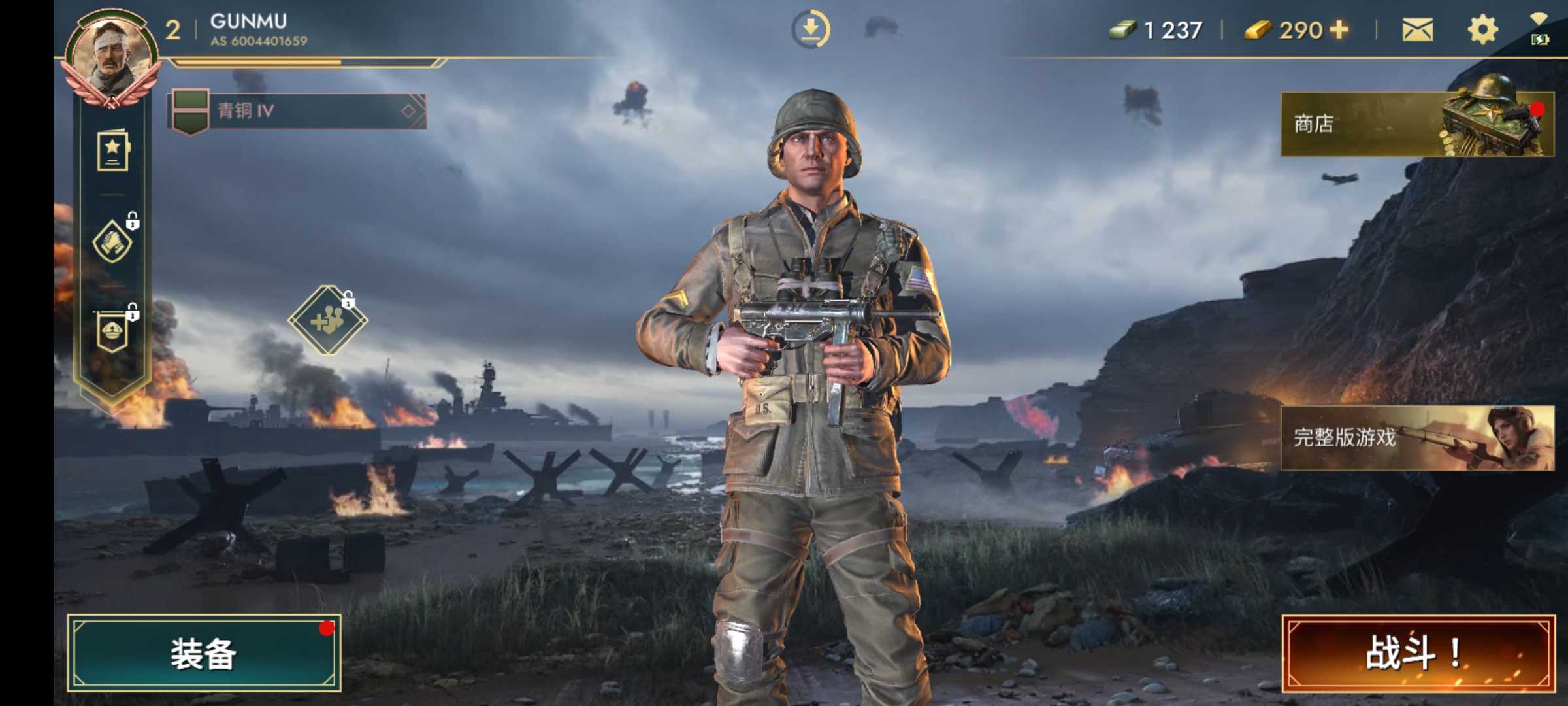
Task: Select the locked officer cap badge icon
Action: 112,331
